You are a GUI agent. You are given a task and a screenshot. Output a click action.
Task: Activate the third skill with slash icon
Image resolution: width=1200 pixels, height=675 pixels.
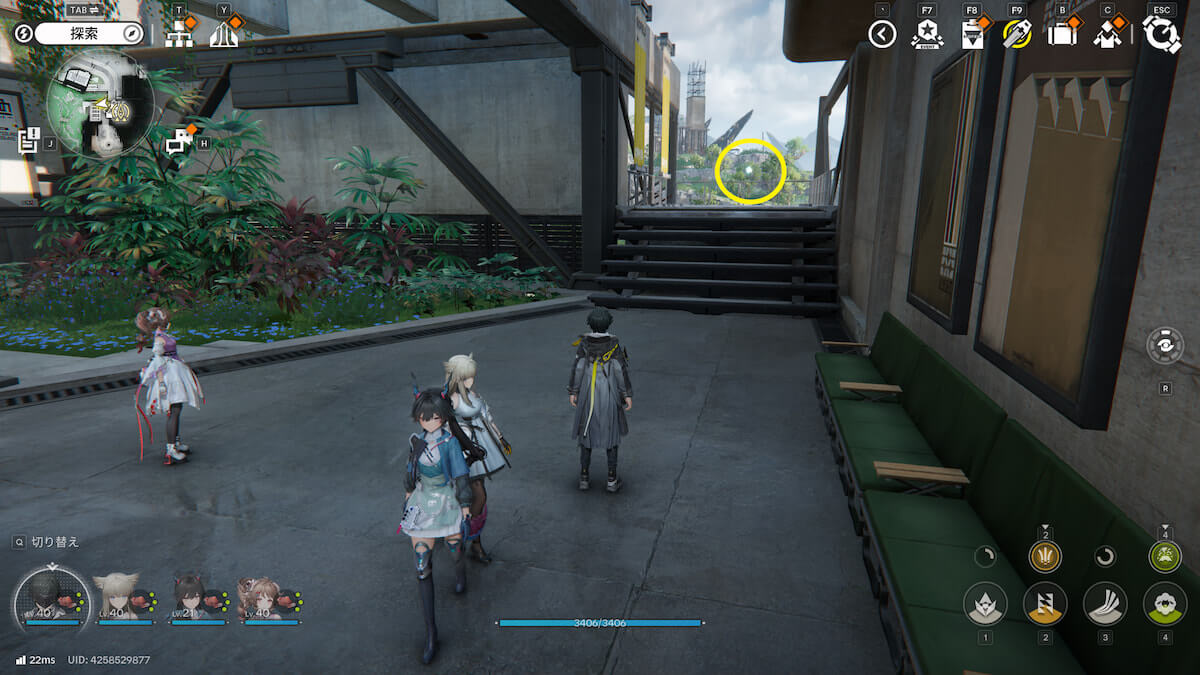click(1105, 604)
